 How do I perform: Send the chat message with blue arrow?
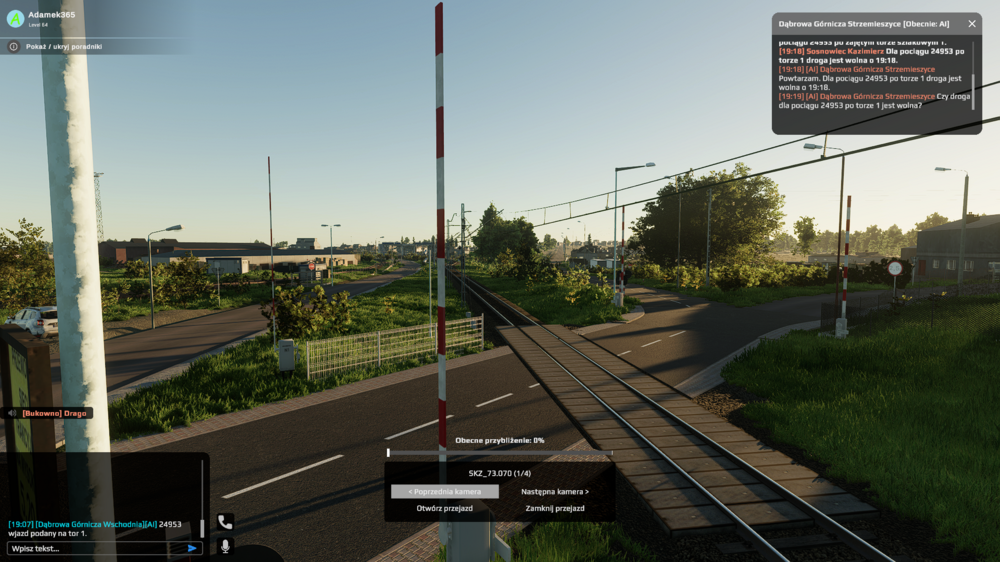[192, 548]
